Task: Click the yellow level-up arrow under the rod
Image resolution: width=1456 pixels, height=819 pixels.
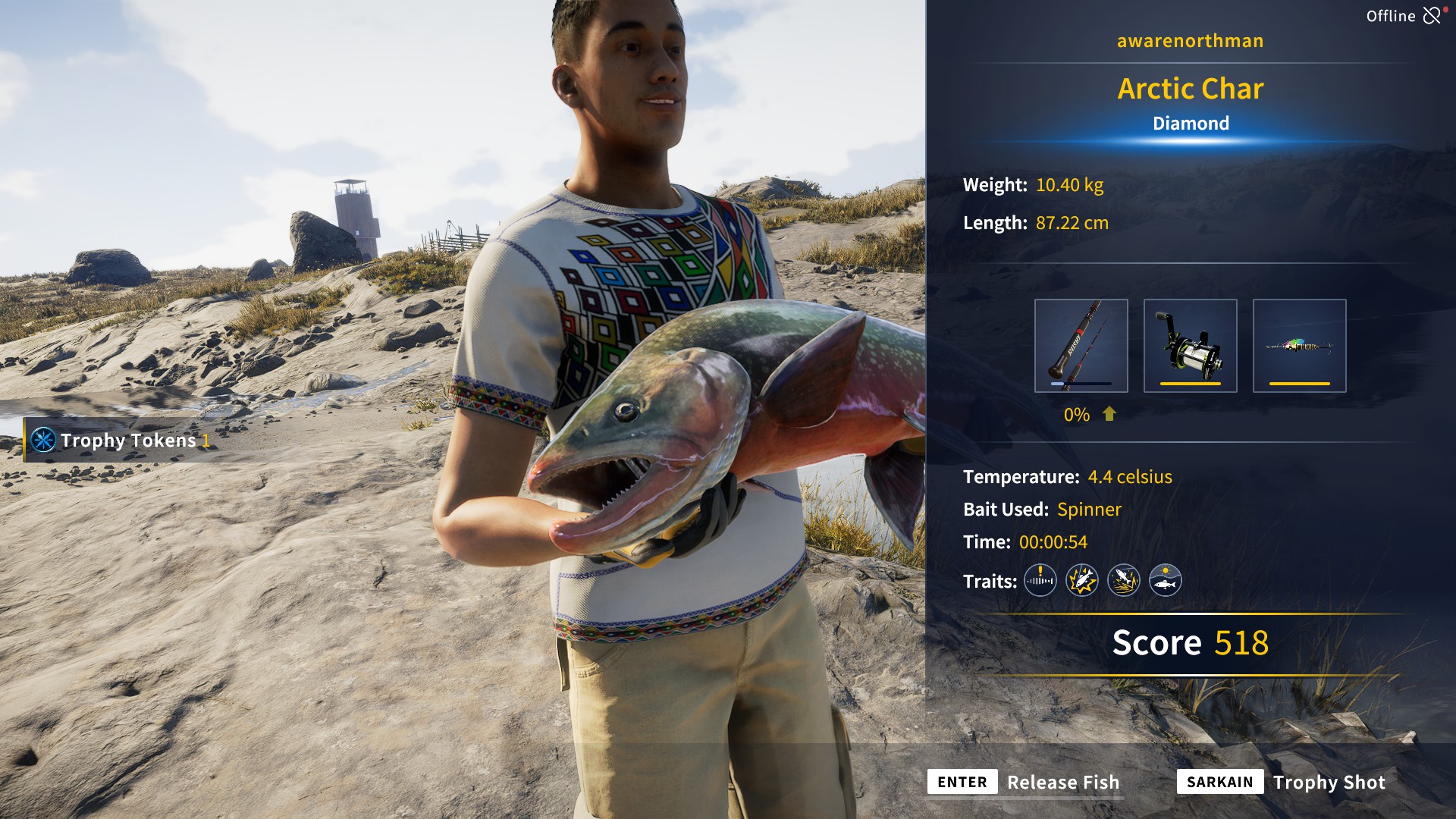Action: (1109, 415)
